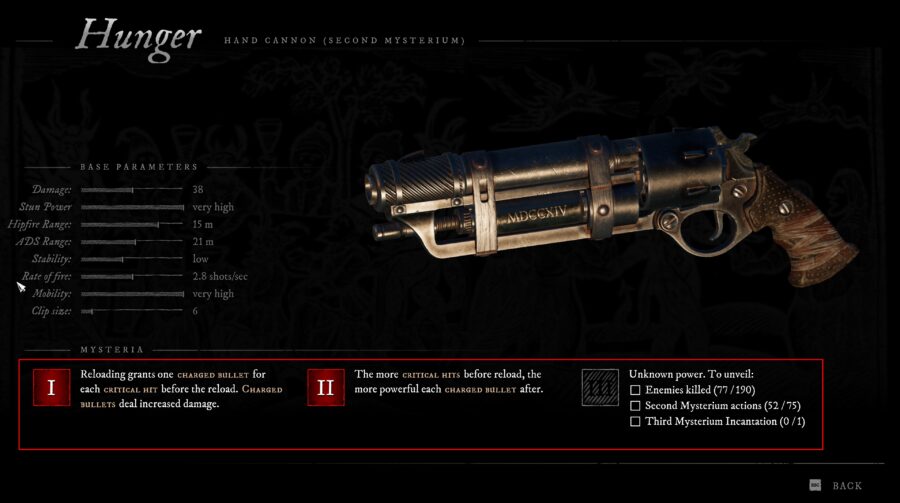Click the Enemies killed checkbox
The width and height of the screenshot is (900, 503).
[636, 389]
